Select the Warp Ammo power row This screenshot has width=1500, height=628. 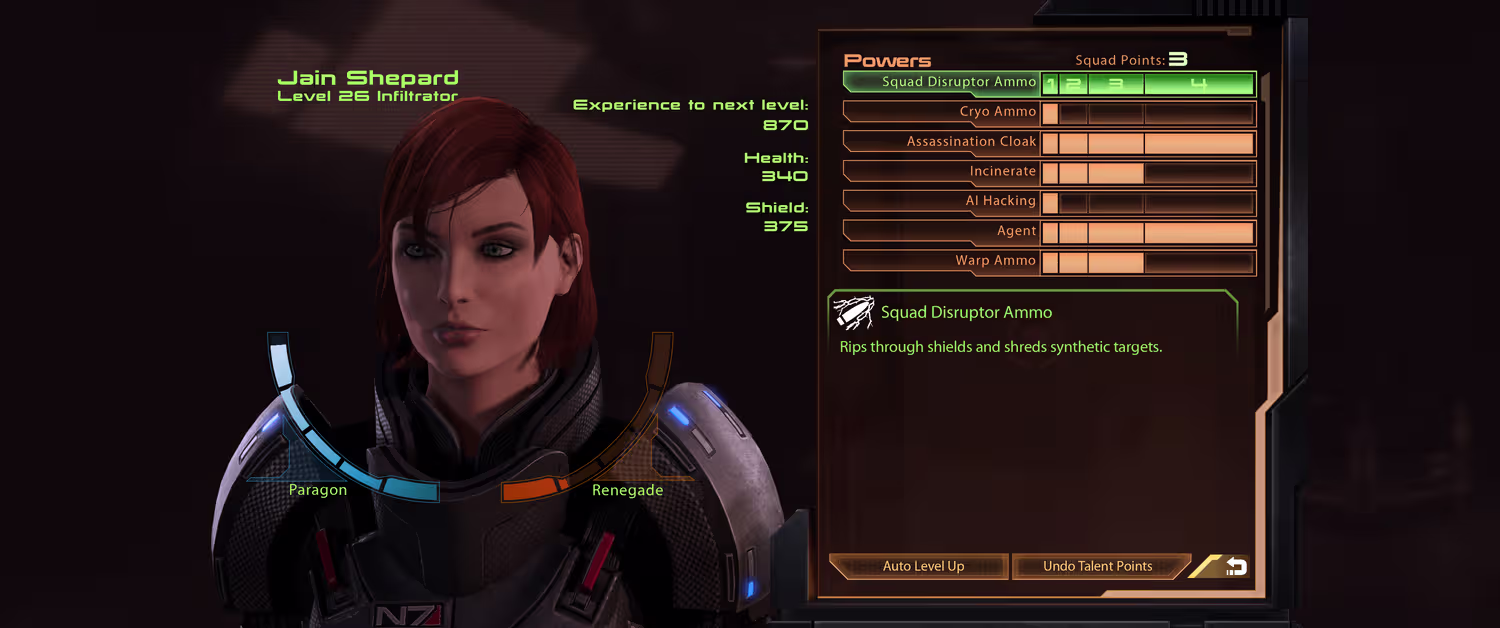943,261
